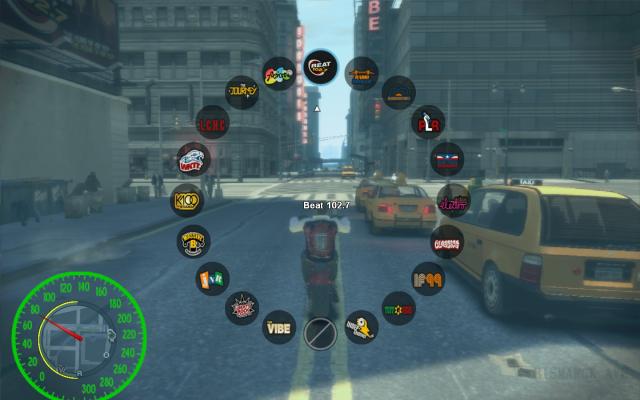This screenshot has height=400, width=640.
Task: Choose the yellow megaphone station icon
Action: click(360, 323)
